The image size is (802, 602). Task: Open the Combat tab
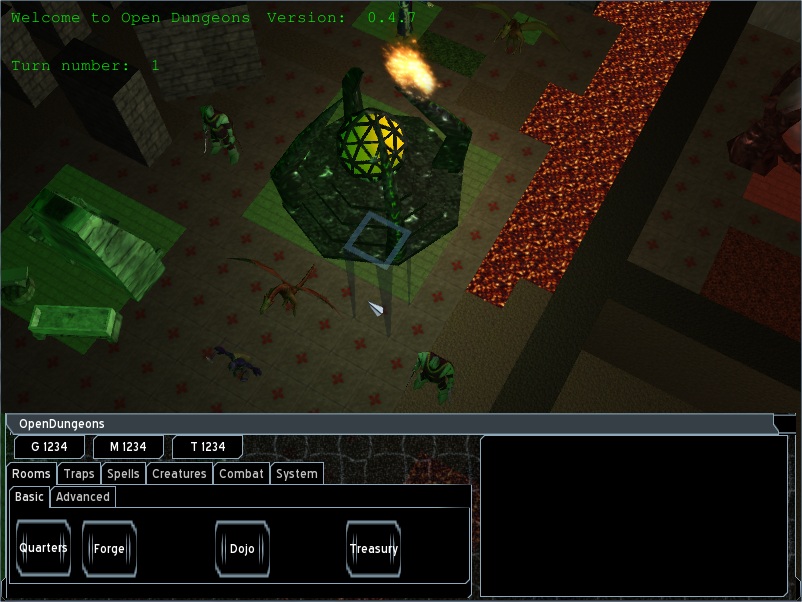[241, 474]
